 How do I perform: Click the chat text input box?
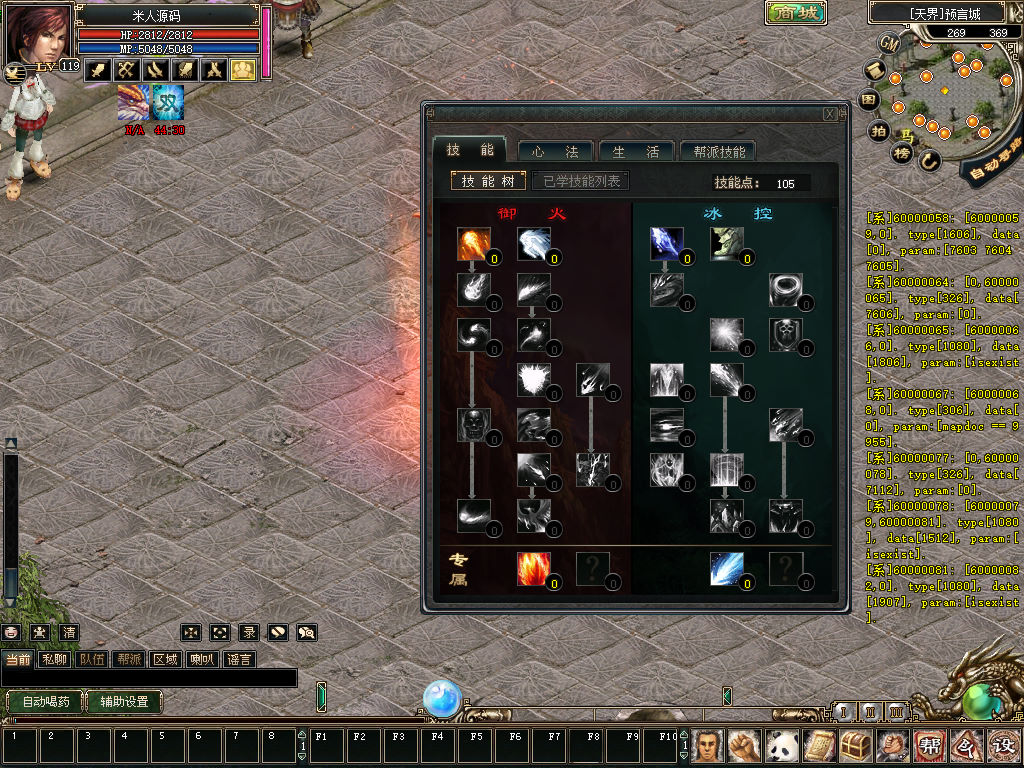[x=150, y=678]
